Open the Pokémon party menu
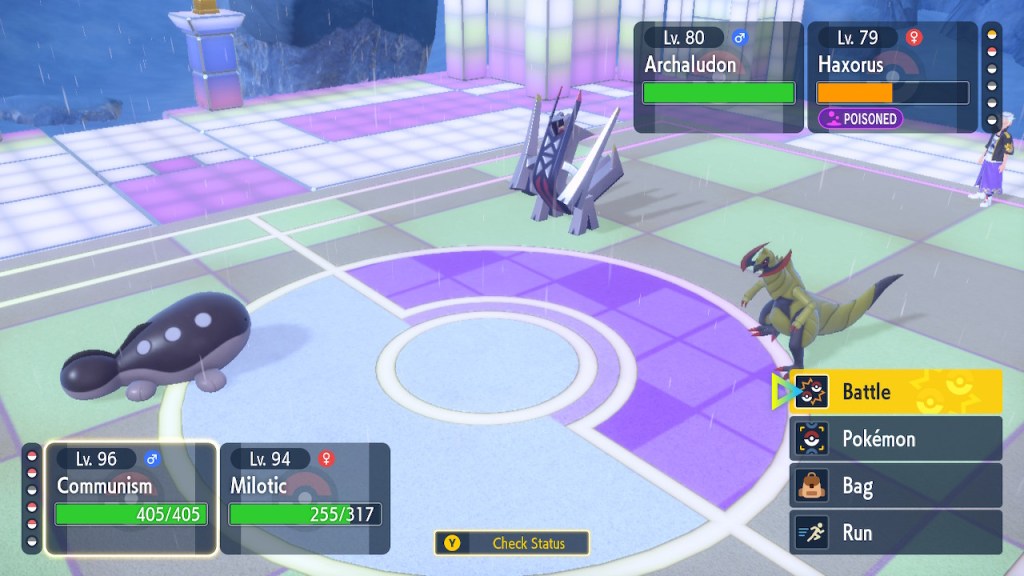The width and height of the screenshot is (1024, 576). (x=895, y=439)
